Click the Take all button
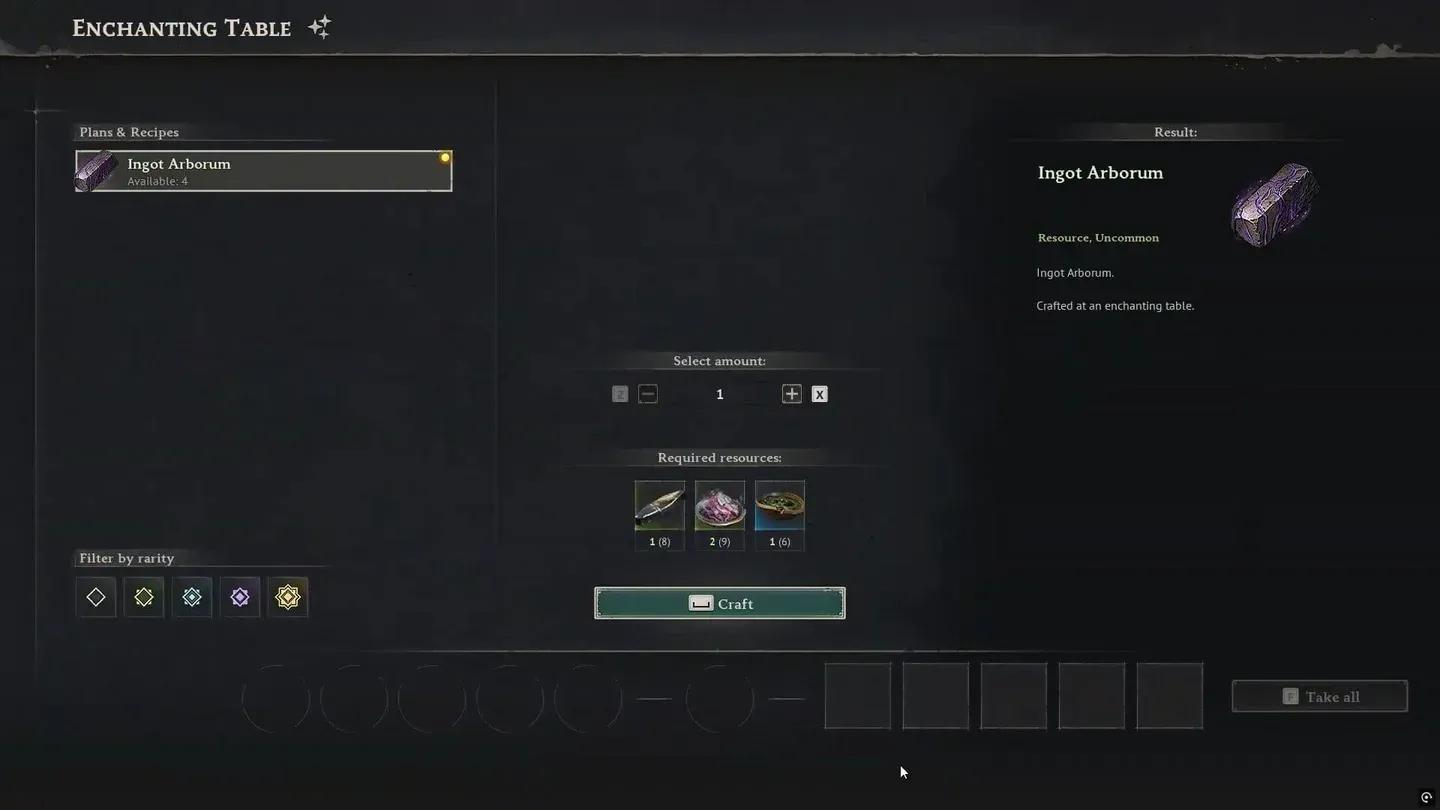 point(1319,696)
